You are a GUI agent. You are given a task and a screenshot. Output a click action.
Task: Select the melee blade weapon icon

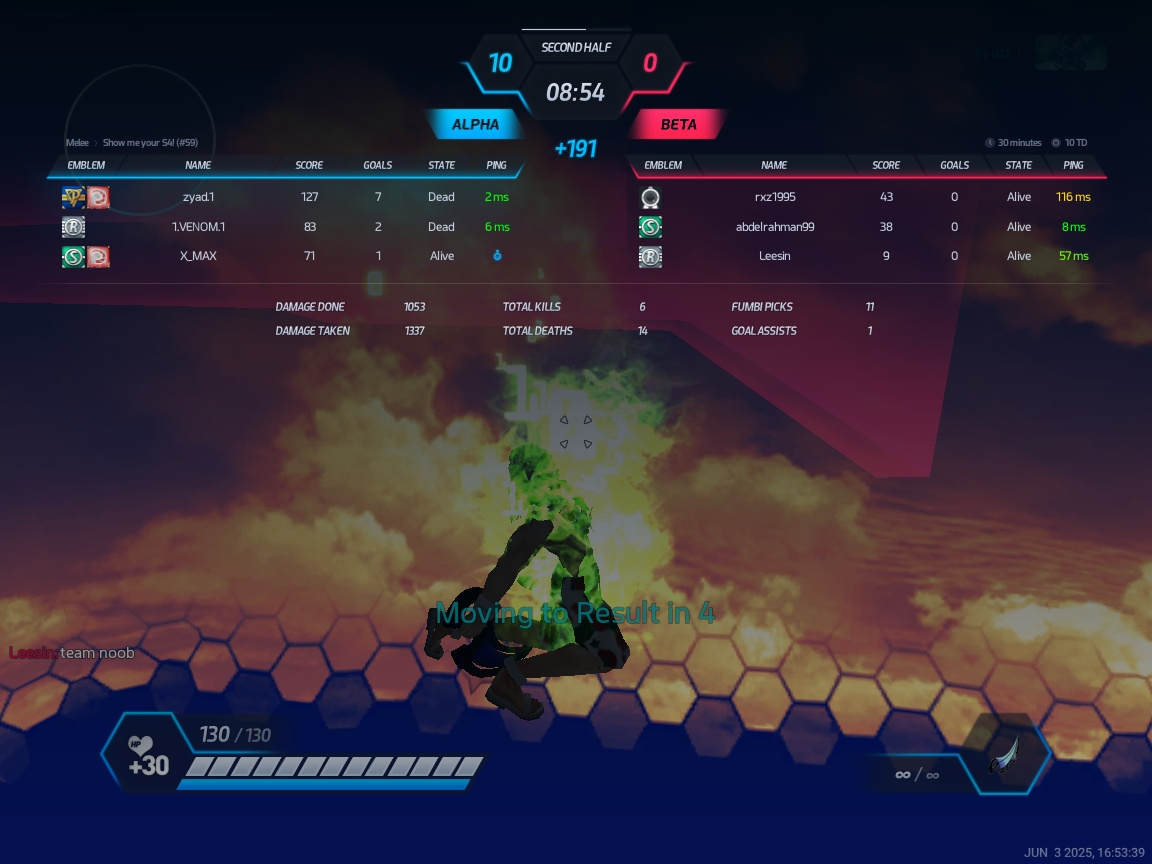pyautogui.click(x=1004, y=756)
